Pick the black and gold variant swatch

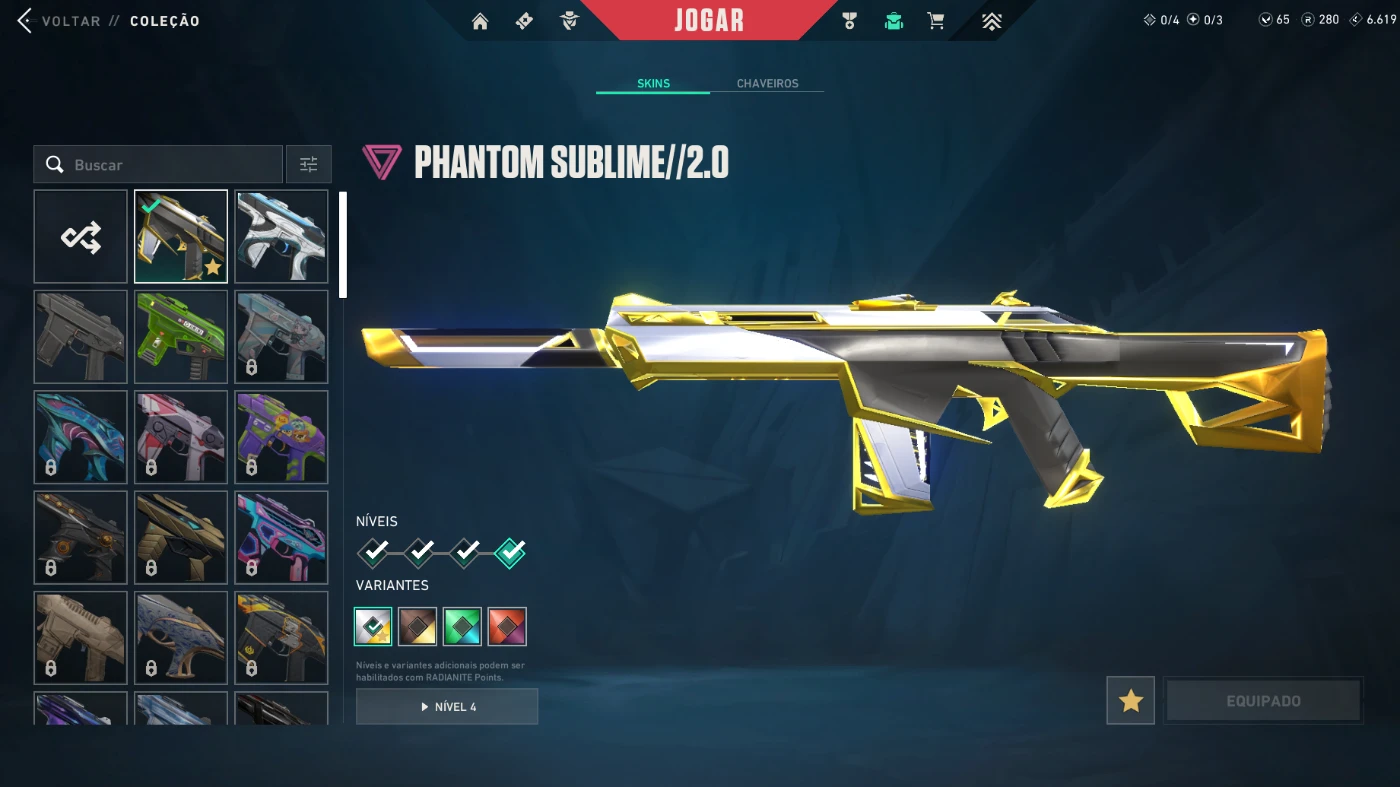417,627
